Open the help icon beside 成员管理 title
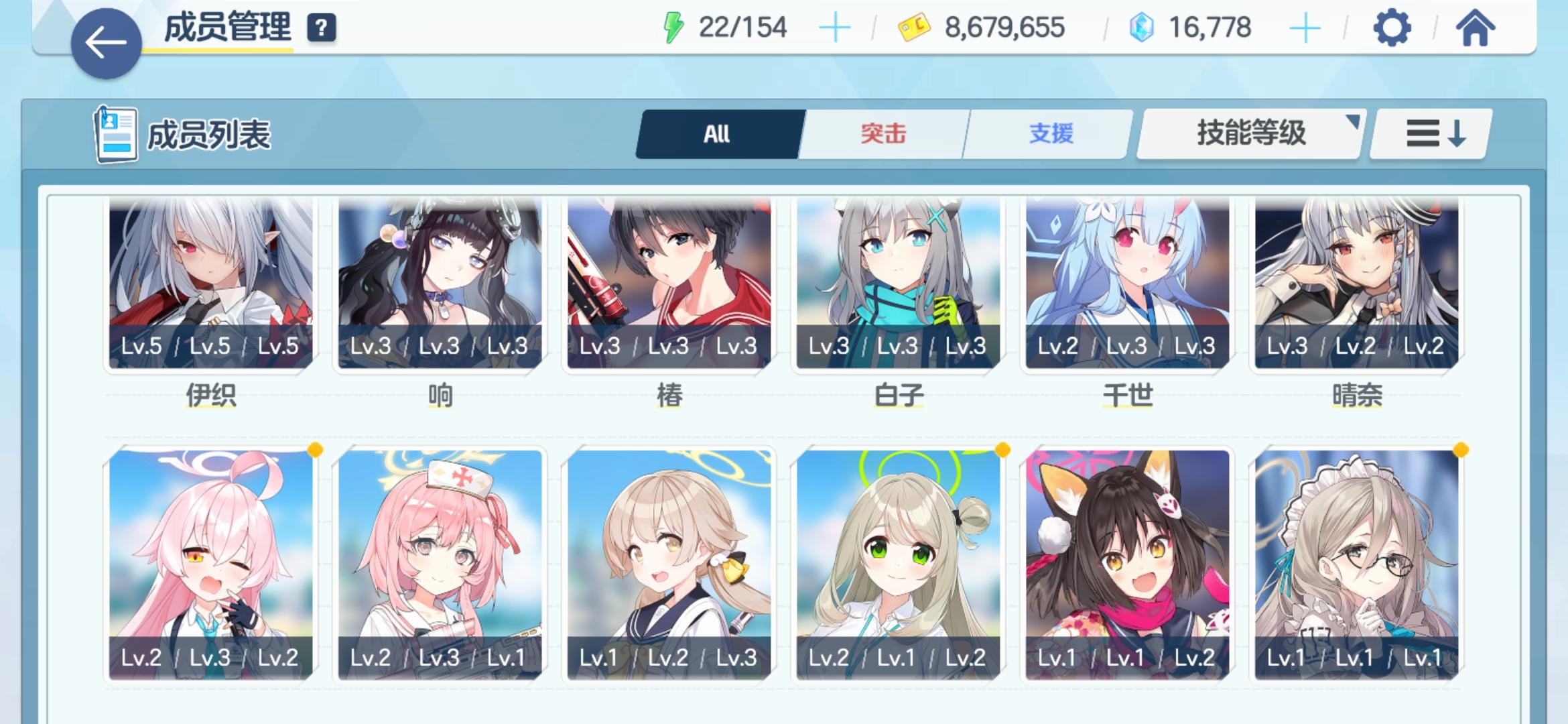This screenshot has height=724, width=1568. (322, 27)
